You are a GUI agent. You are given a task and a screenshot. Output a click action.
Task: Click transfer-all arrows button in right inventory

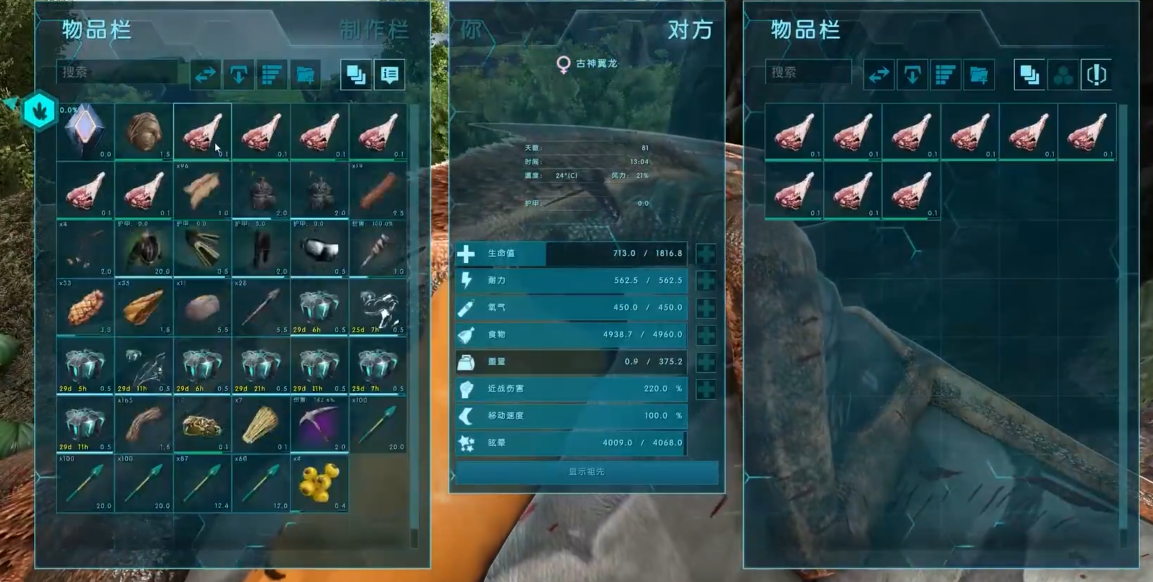pyautogui.click(x=878, y=74)
